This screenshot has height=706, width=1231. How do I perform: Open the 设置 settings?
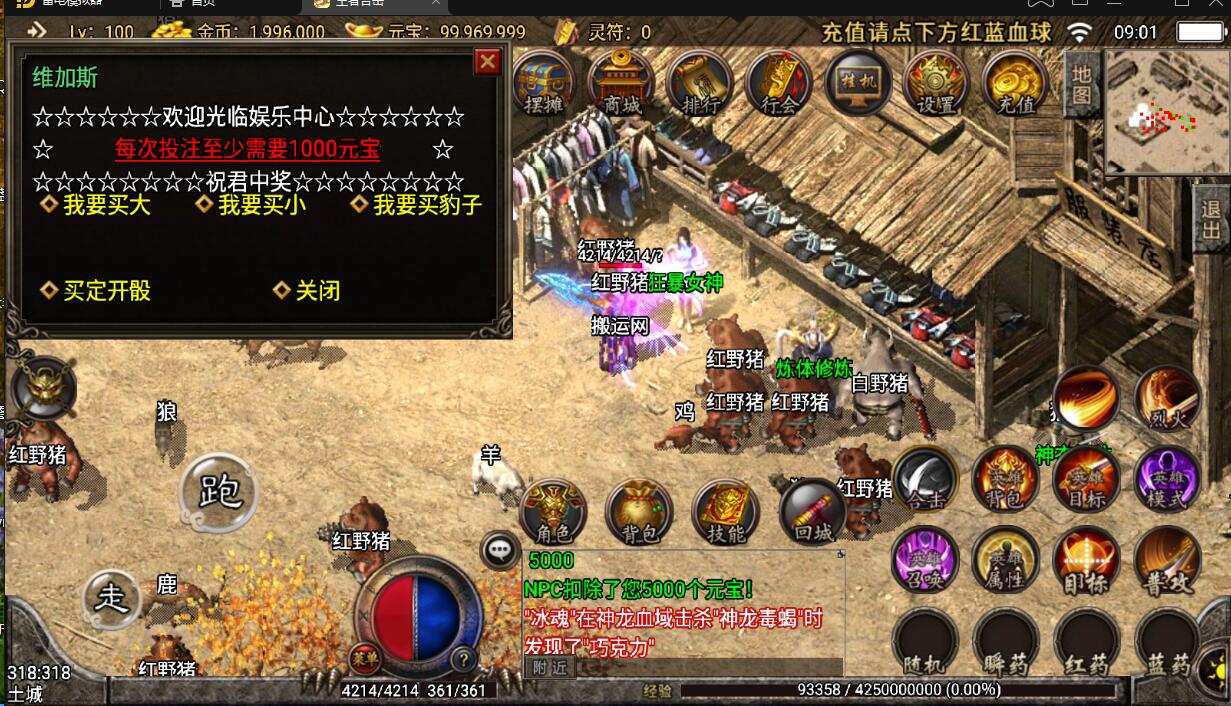click(936, 82)
